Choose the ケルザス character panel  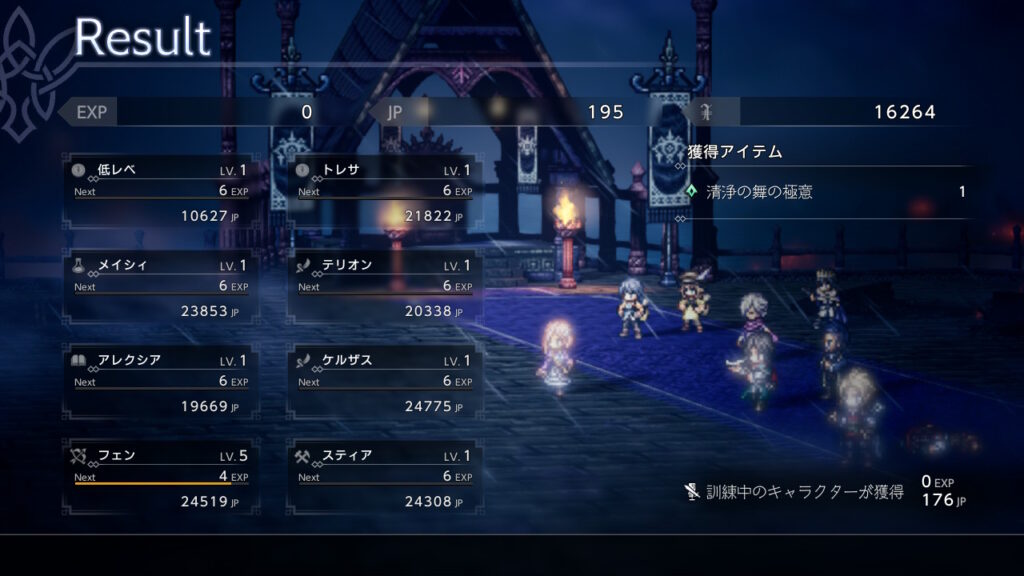[x=385, y=381]
